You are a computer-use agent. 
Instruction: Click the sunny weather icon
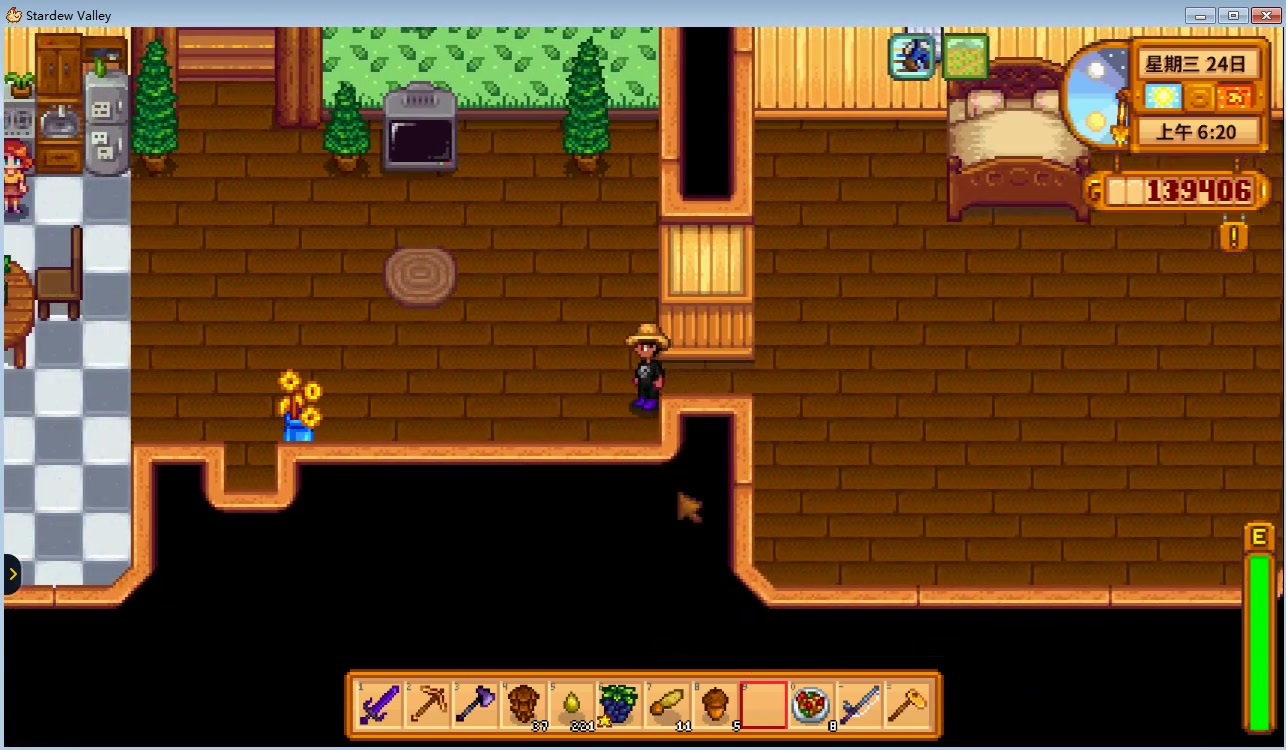pos(1163,97)
